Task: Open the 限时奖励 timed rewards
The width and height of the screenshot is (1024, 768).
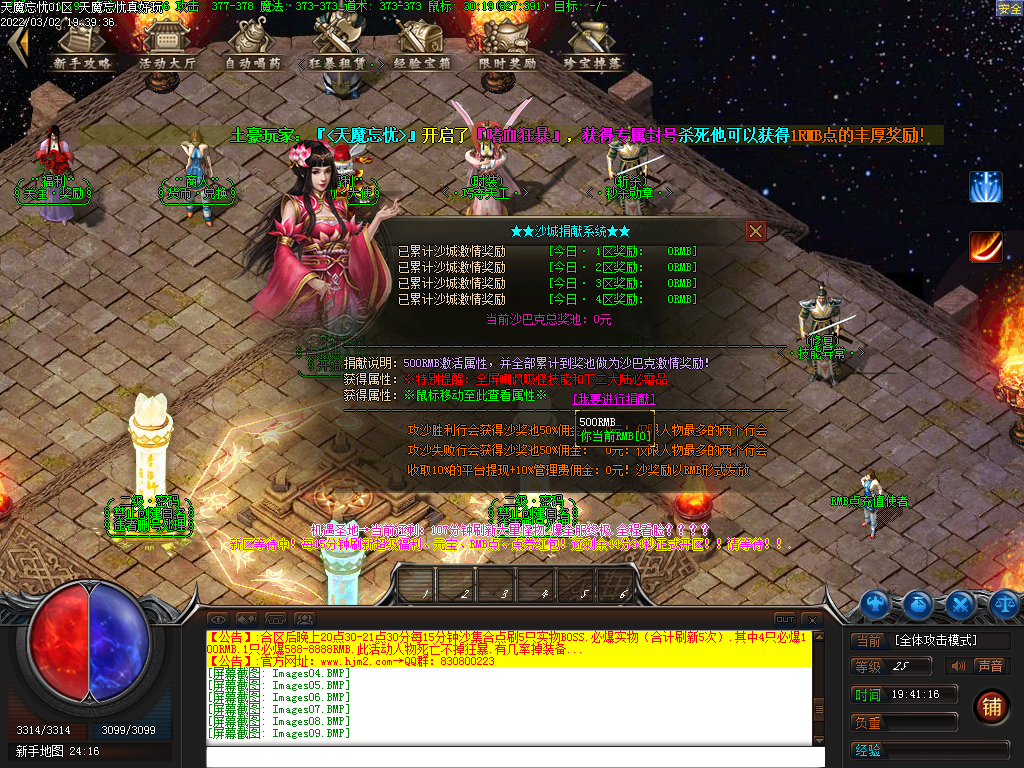Action: coord(508,46)
